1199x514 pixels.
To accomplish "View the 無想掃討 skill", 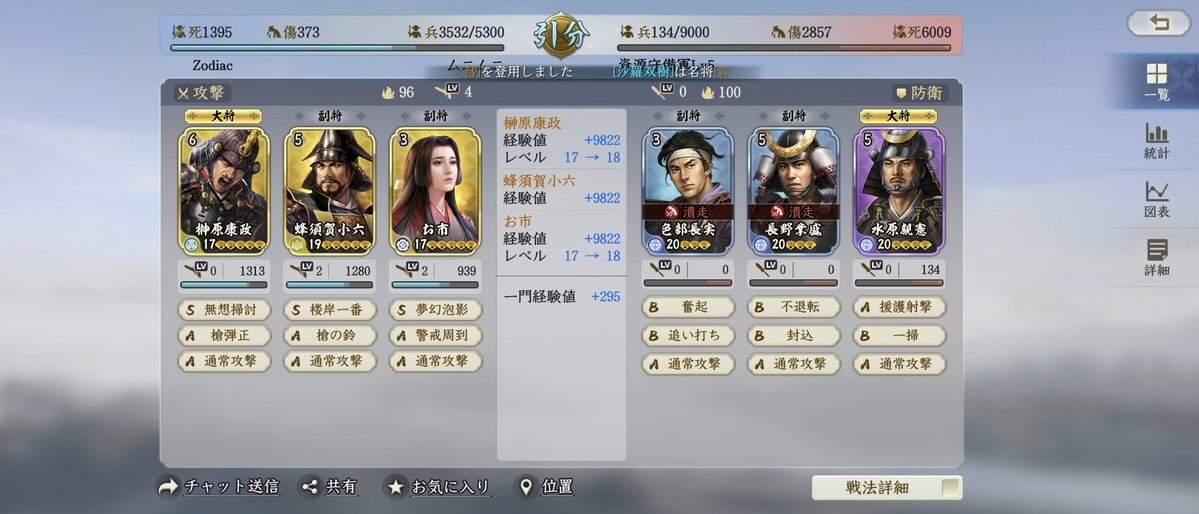I will [225, 309].
